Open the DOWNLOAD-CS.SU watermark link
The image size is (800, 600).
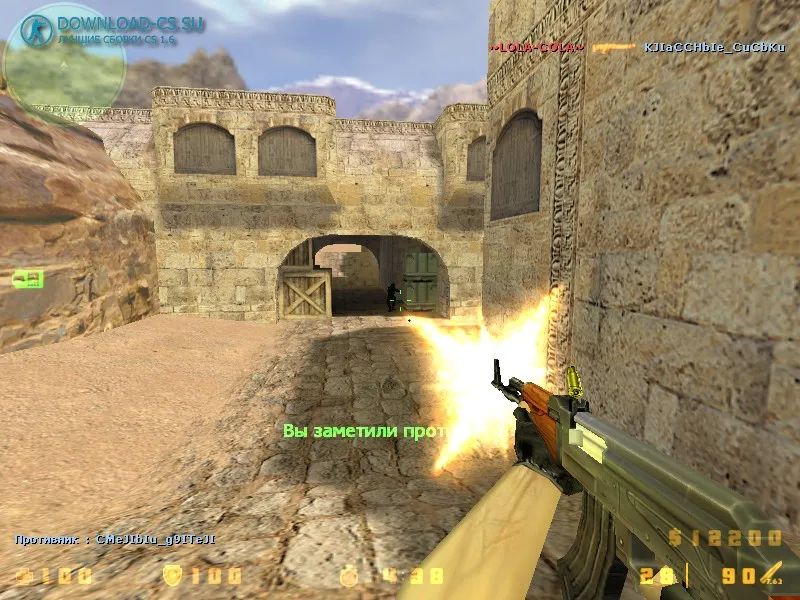pyautogui.click(x=130, y=23)
